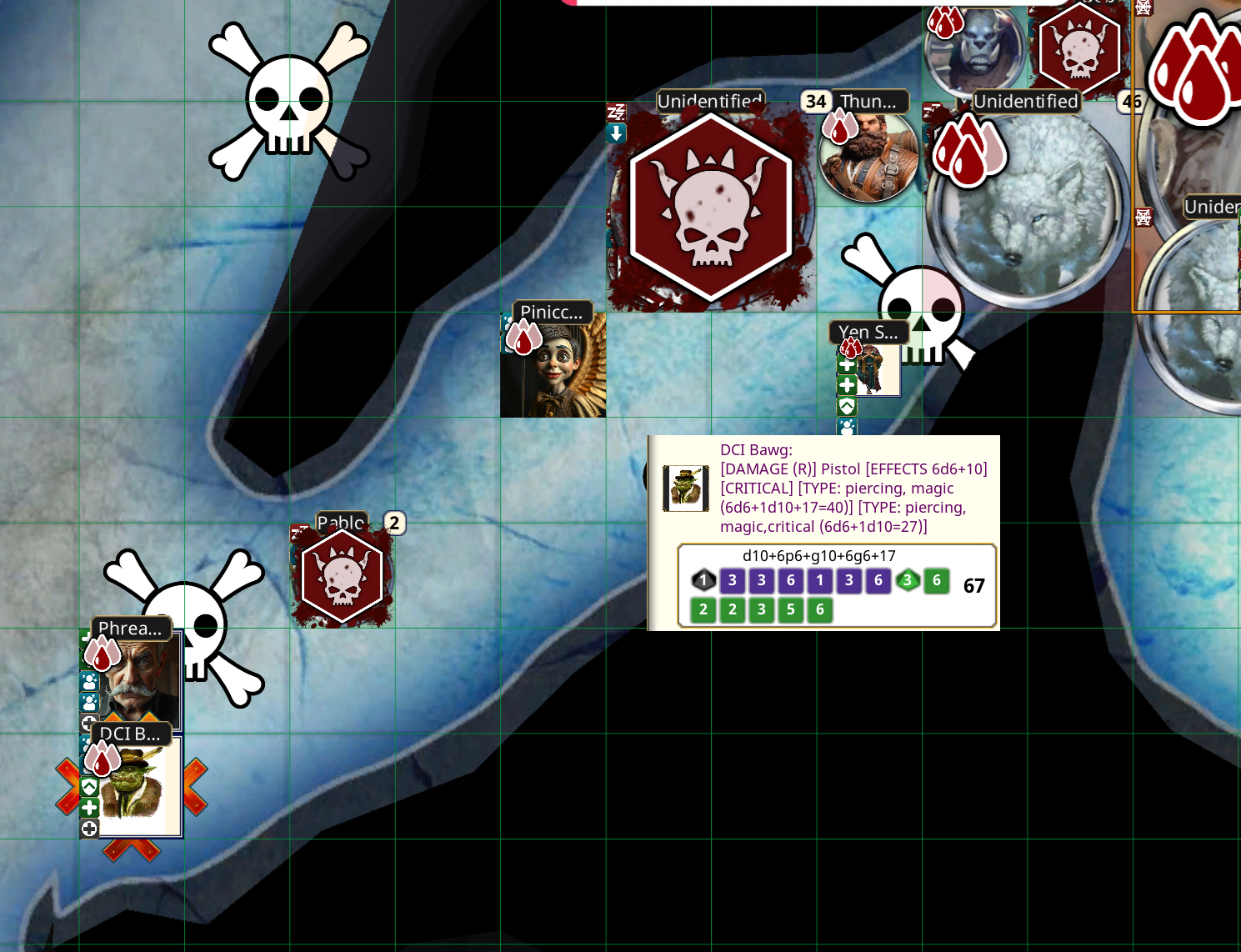Click the health badge showing 34 near Thun
This screenshot has width=1241, height=952.
tap(815, 102)
